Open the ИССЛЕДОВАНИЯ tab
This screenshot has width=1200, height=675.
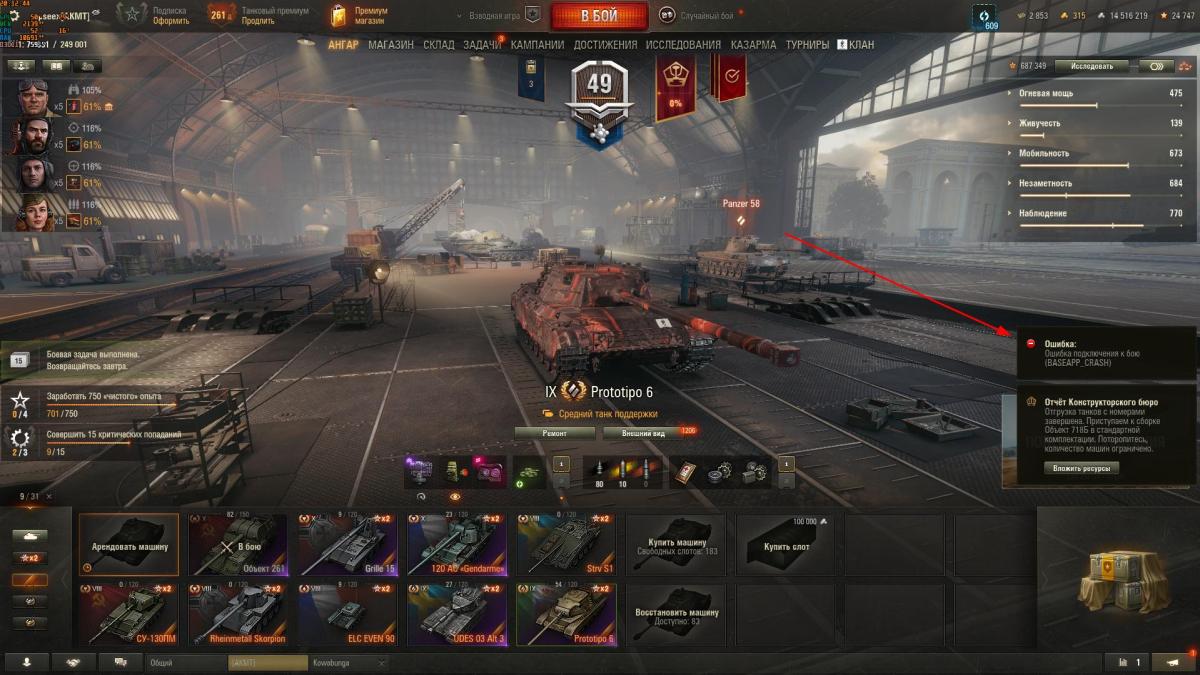coord(683,45)
